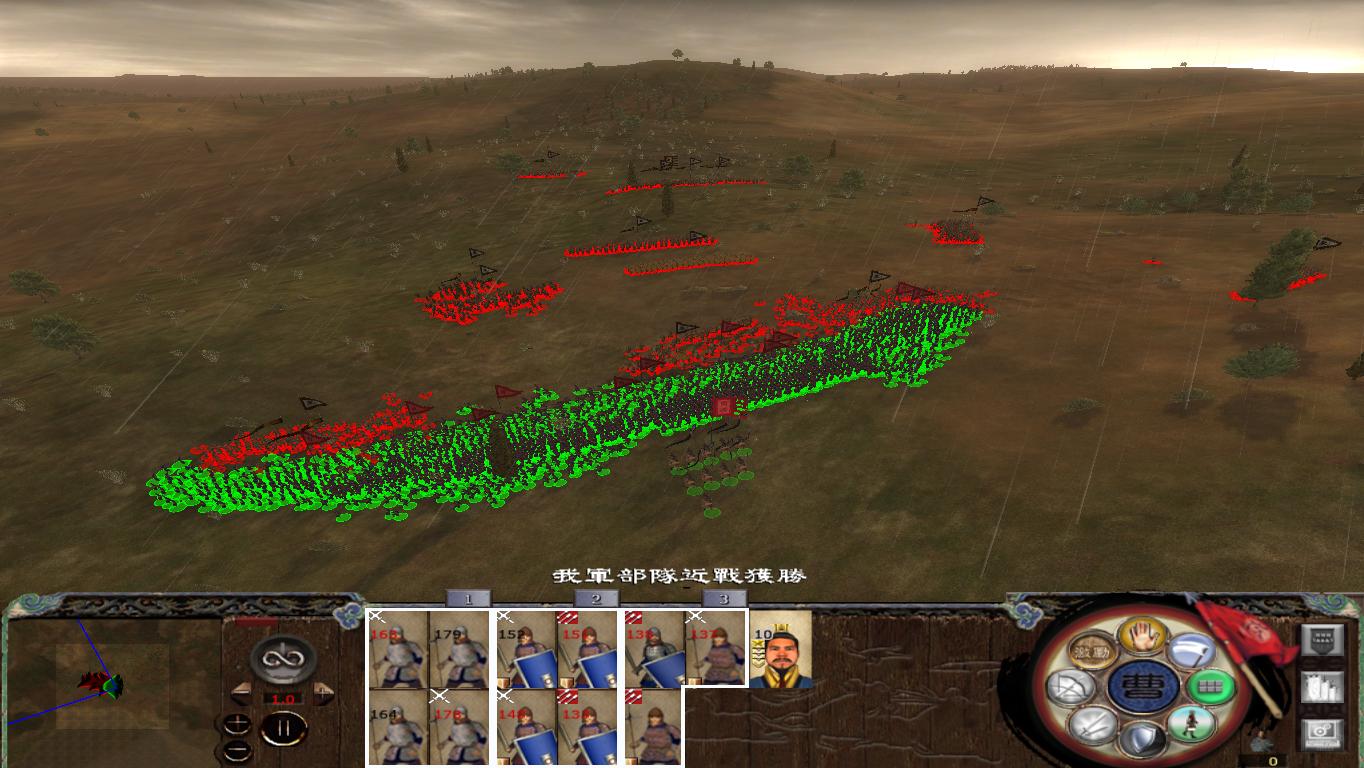
Task: Increase game speed with the right arrow
Action: 321,692
